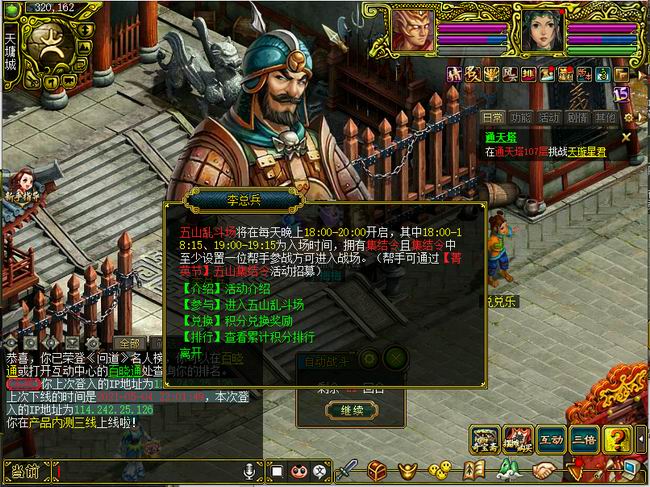The height and width of the screenshot is (487, 650).
Task: Click the 继续 button
Action: (351, 410)
